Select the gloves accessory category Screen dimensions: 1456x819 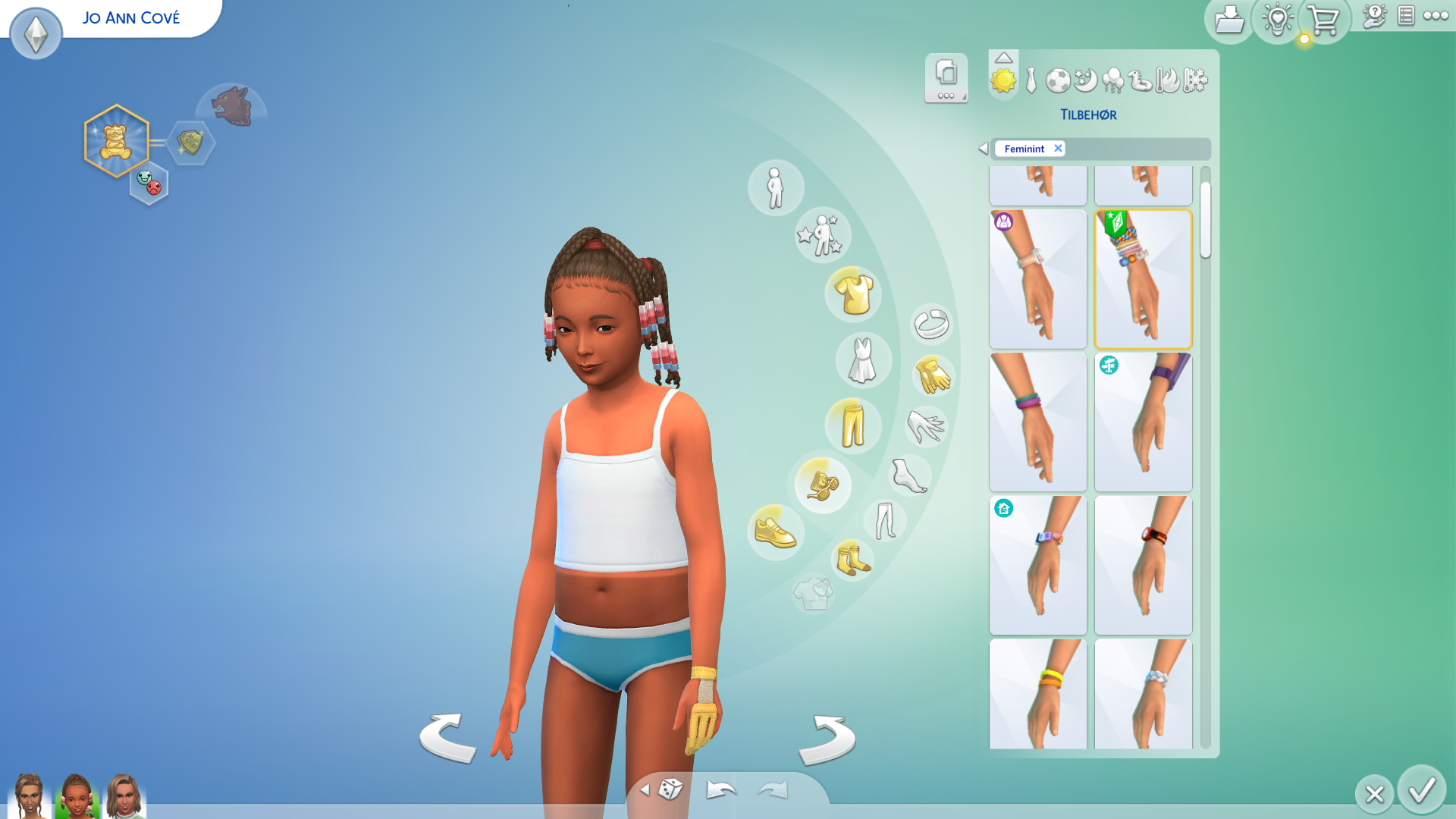933,375
